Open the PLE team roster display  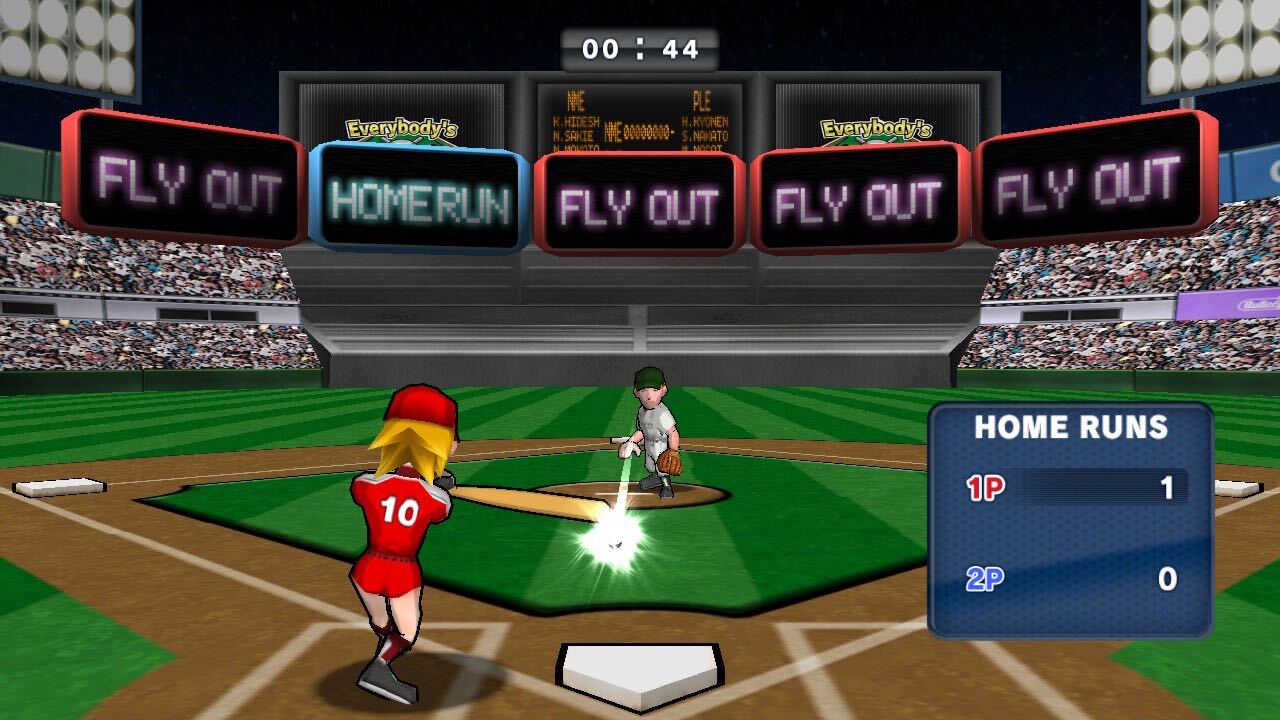[706, 110]
